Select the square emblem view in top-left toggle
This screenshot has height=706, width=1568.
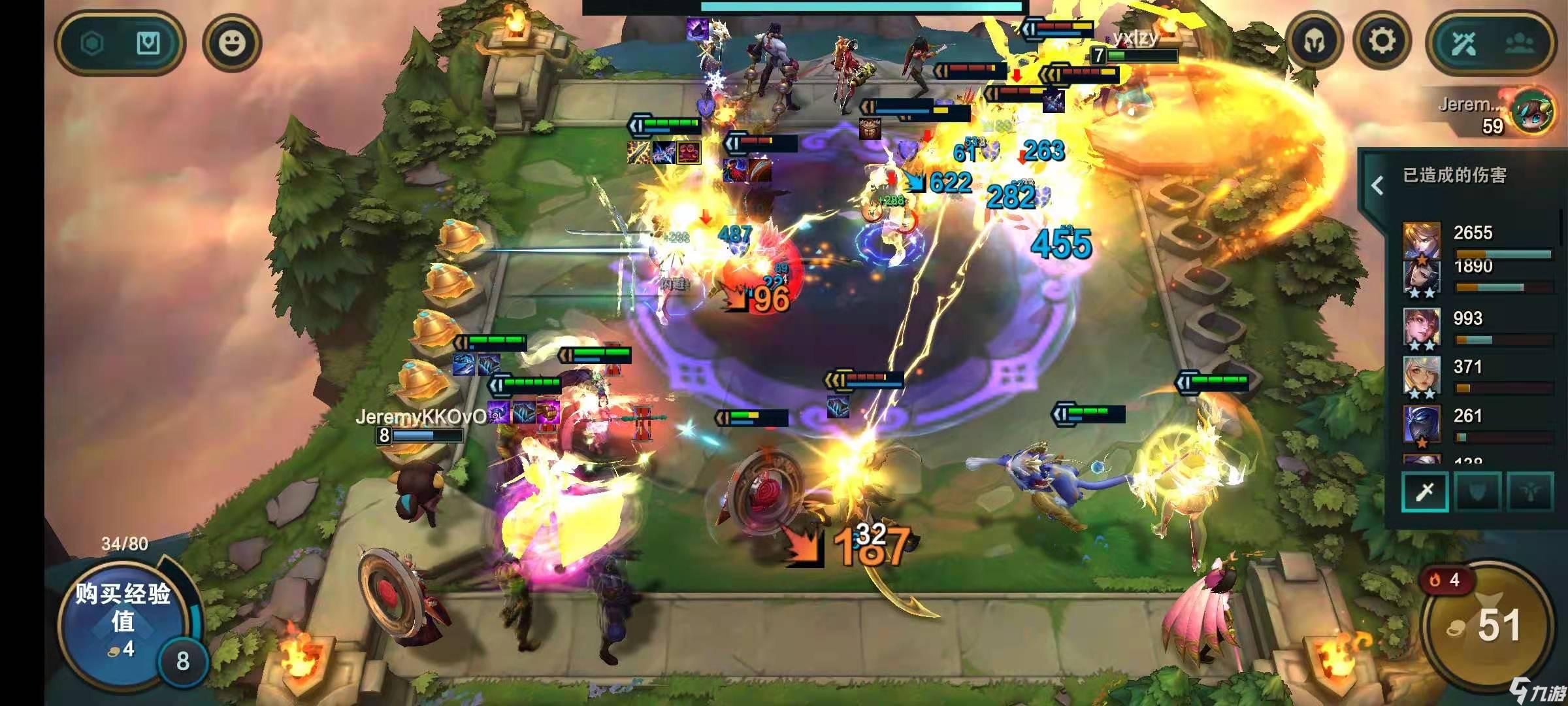(x=148, y=44)
